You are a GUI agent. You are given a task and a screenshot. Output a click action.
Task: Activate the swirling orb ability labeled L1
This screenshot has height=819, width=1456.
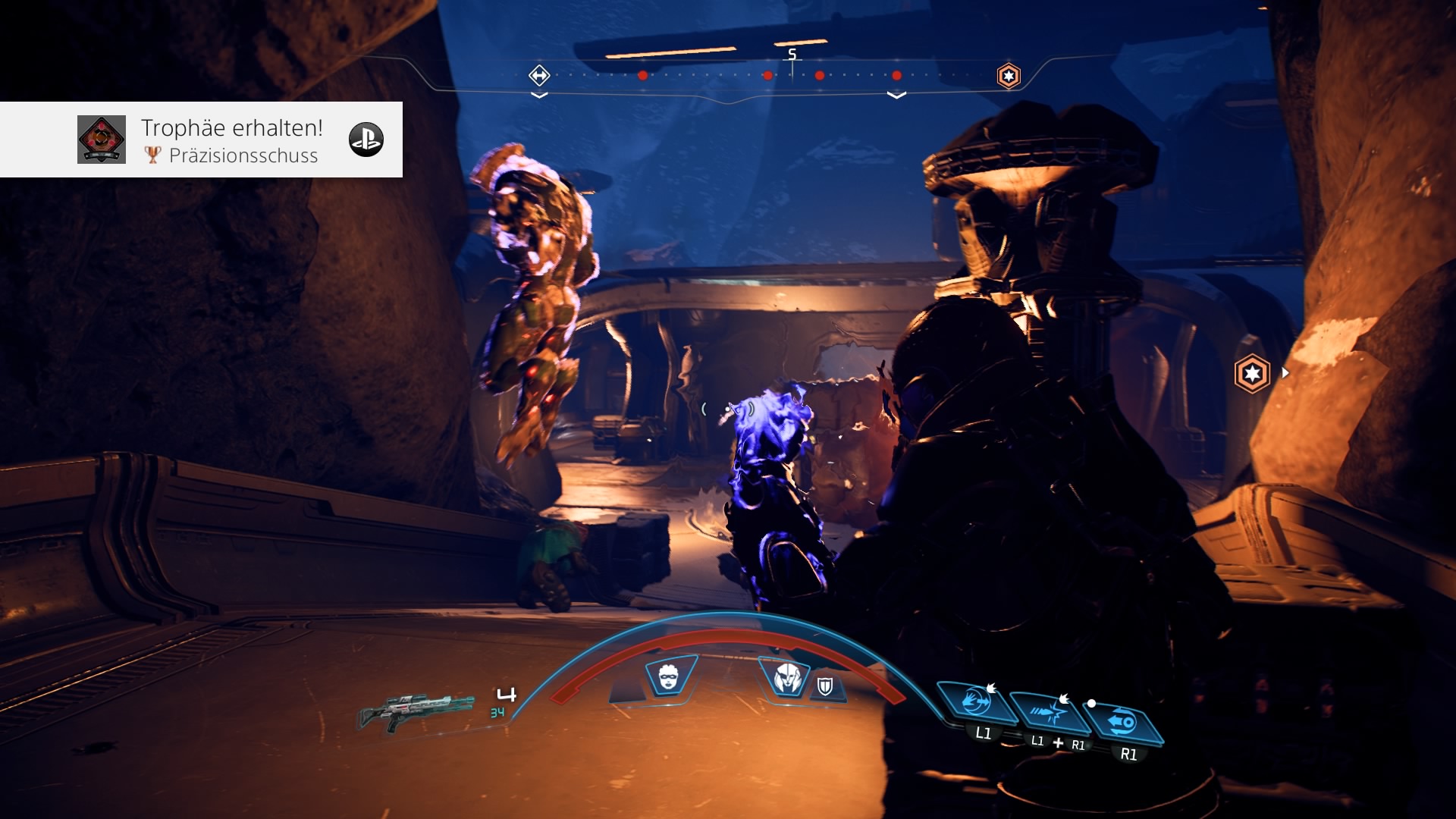click(976, 702)
